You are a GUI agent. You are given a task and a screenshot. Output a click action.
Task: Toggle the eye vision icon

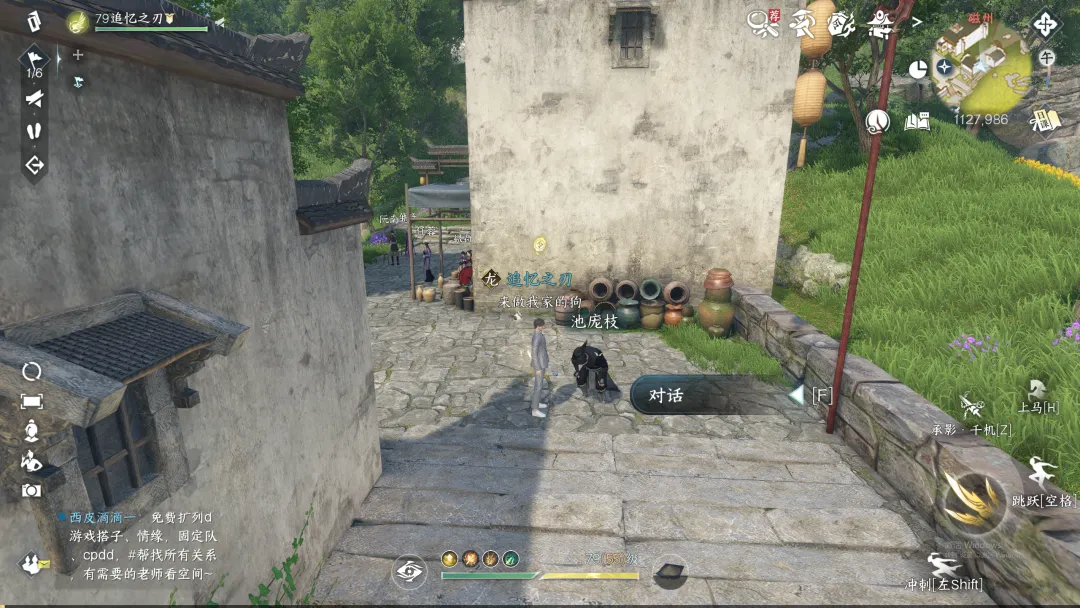408,570
